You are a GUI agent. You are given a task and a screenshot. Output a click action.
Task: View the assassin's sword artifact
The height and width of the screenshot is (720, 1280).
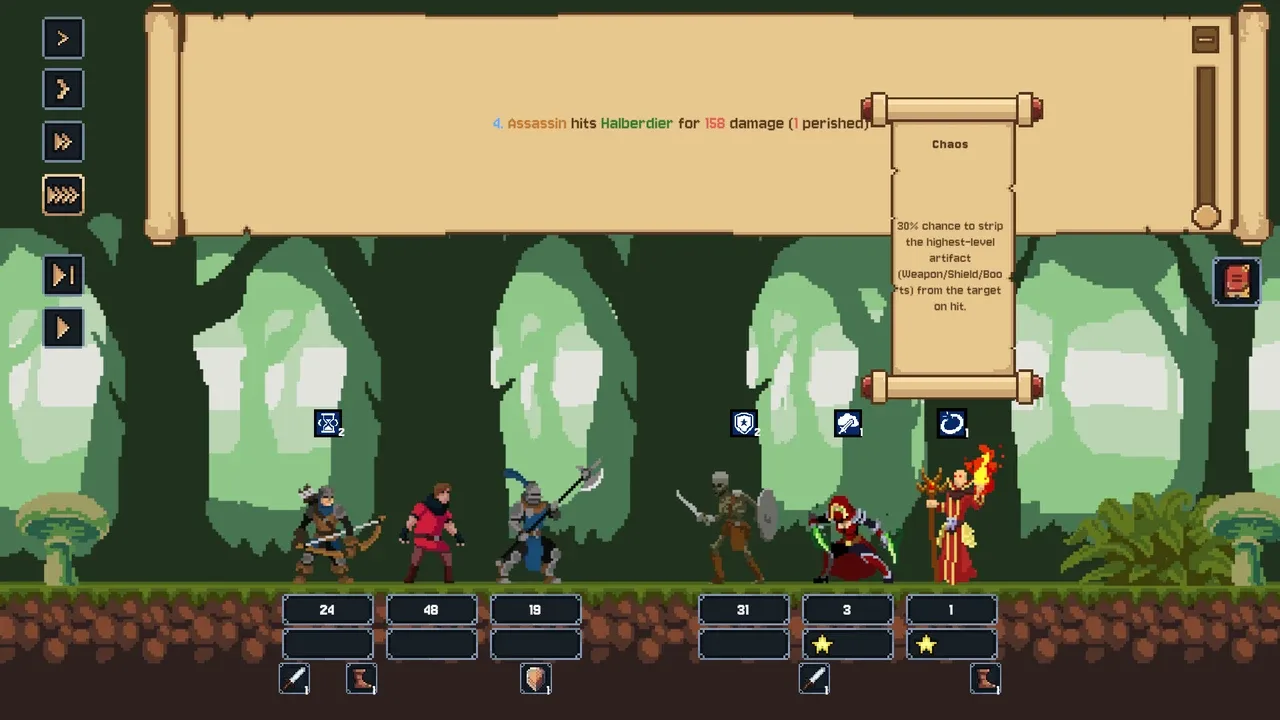pyautogui.click(x=814, y=680)
